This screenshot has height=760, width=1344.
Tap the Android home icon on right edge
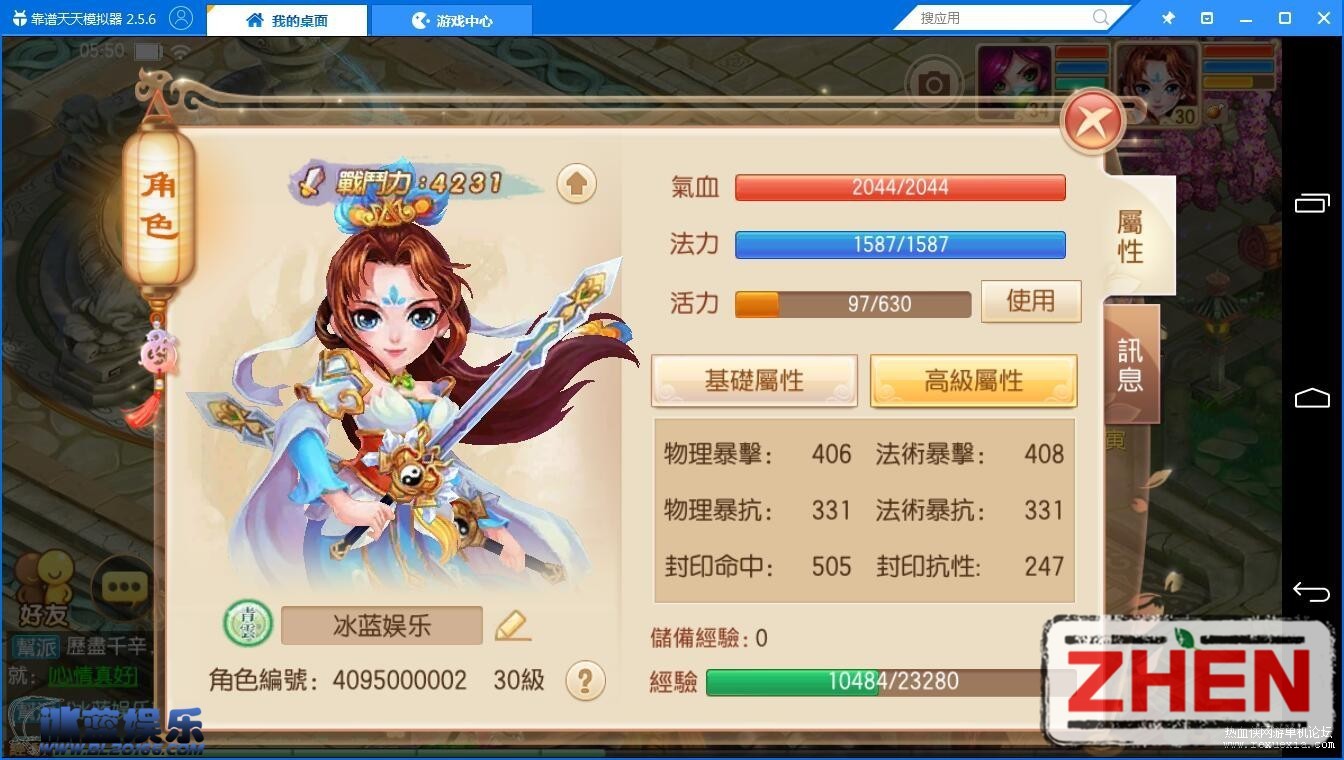tap(1311, 397)
